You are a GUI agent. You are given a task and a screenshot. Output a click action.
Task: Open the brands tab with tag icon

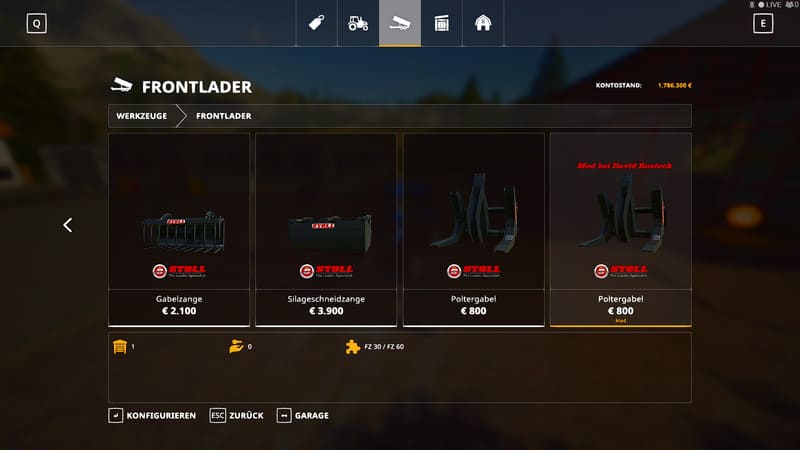click(x=317, y=23)
